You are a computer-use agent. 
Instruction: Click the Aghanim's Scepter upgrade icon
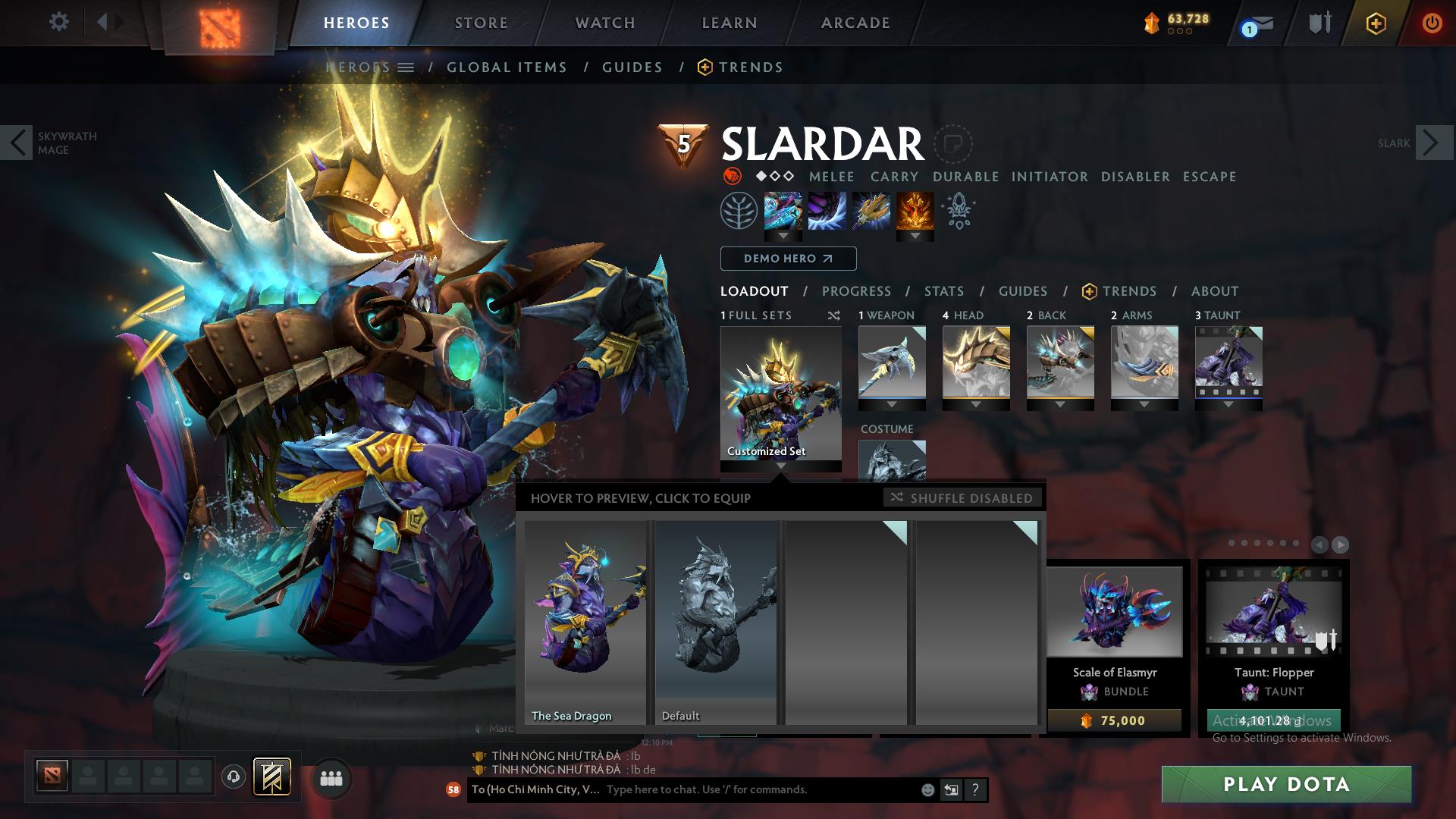coord(957,212)
